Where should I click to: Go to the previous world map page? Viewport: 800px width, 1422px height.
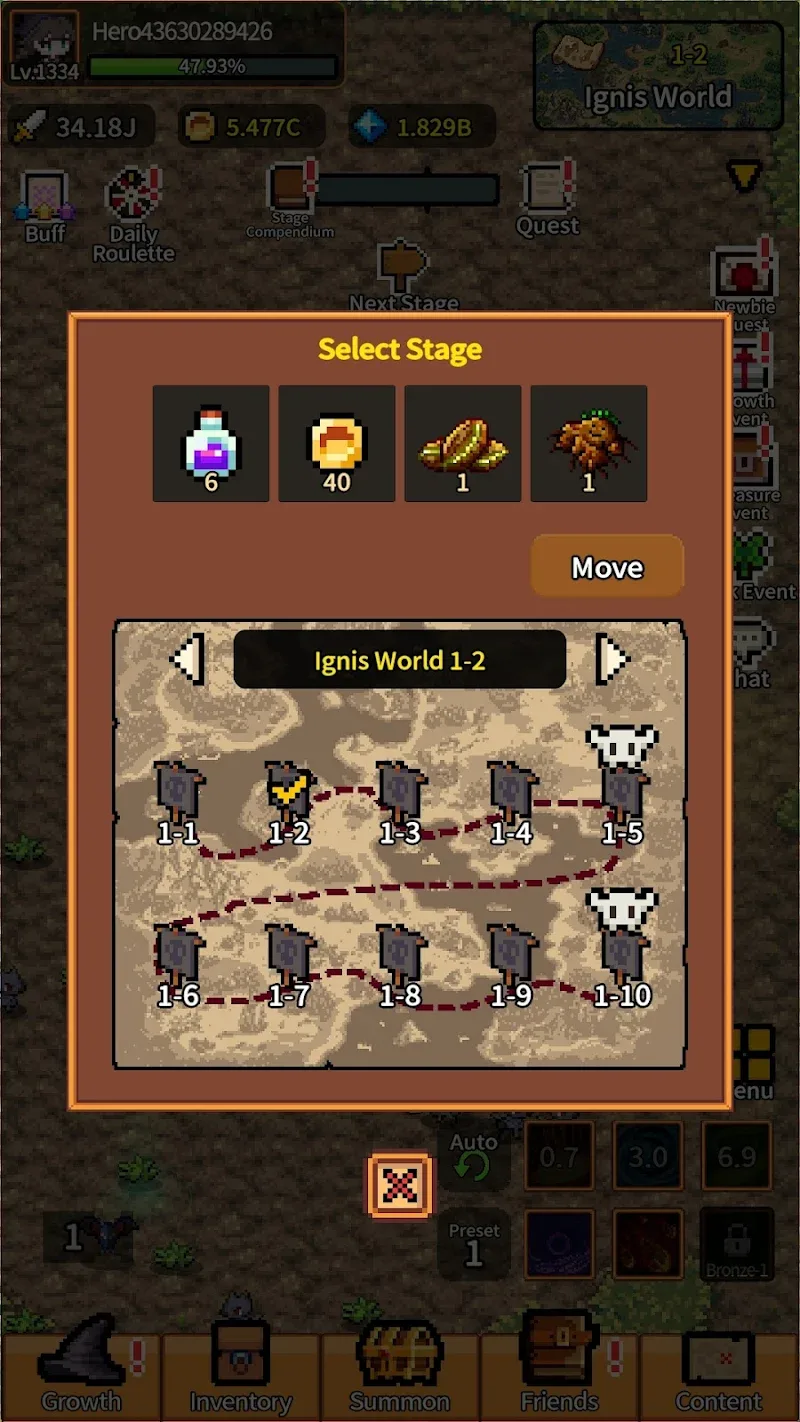[x=188, y=659]
